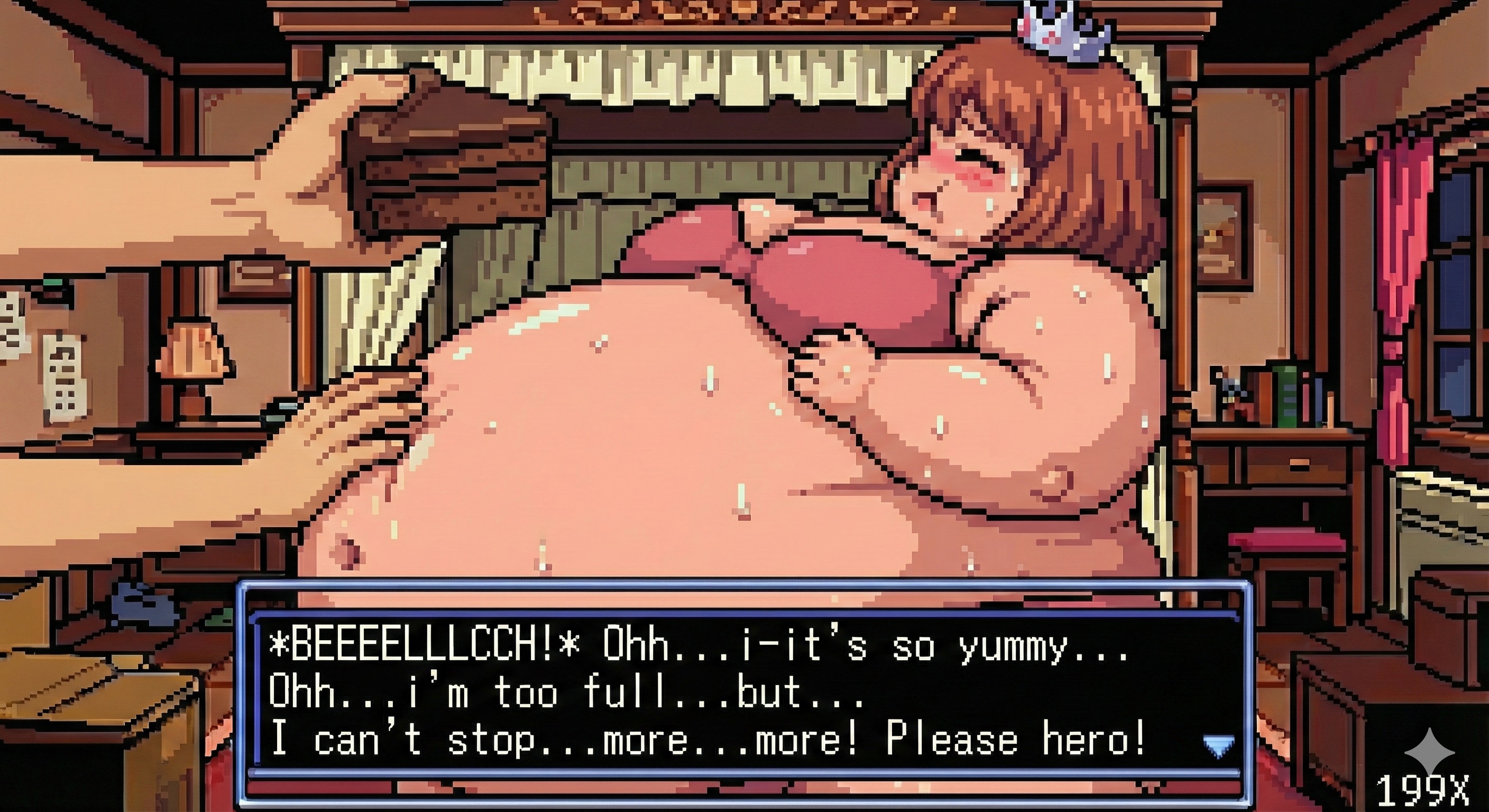1489x812 pixels.
Task: Advance dialogue with the blue arrow indicator
Action: click(1218, 745)
